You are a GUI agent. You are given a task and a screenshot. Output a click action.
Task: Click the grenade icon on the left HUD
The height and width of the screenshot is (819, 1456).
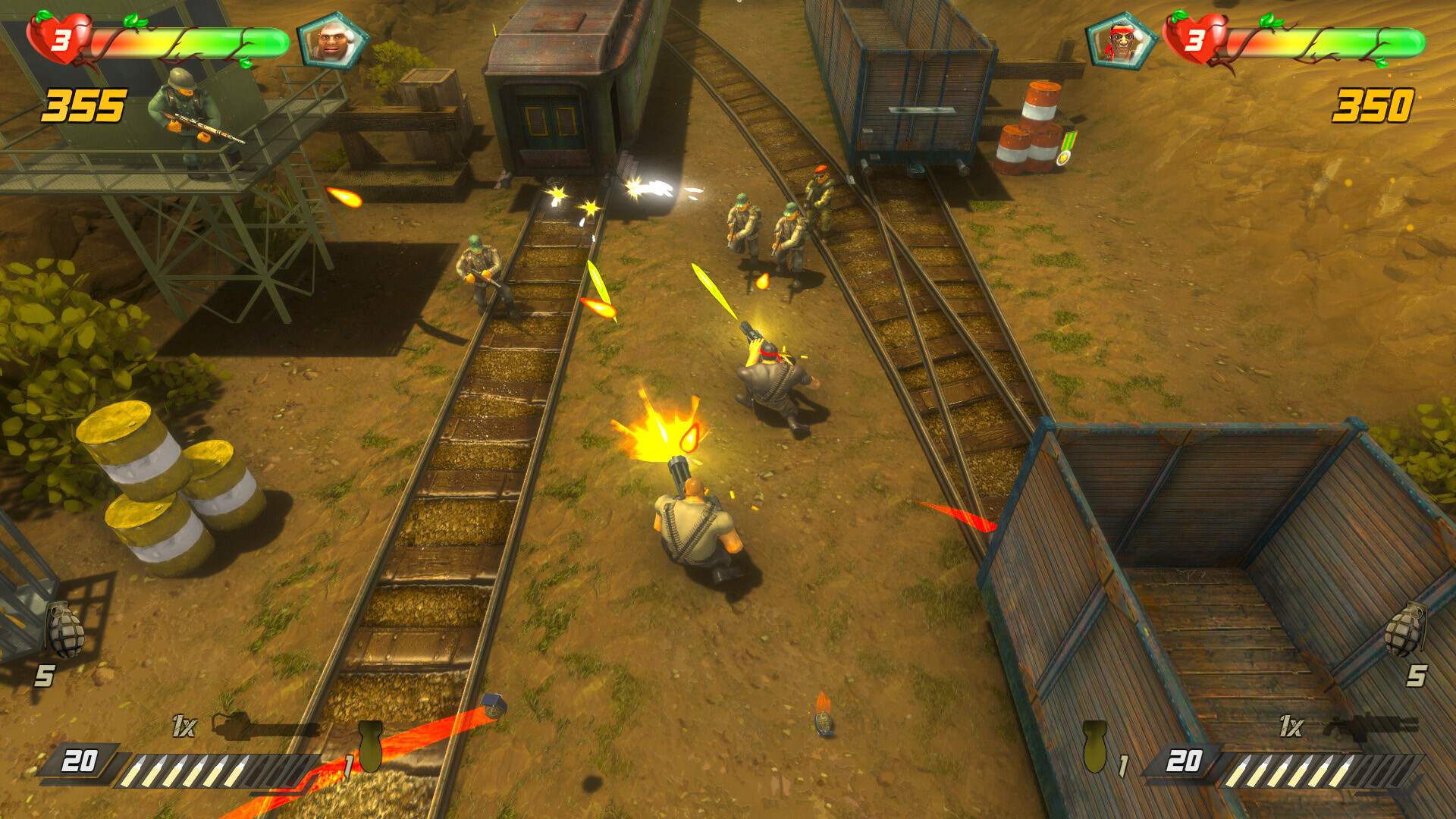[64, 629]
